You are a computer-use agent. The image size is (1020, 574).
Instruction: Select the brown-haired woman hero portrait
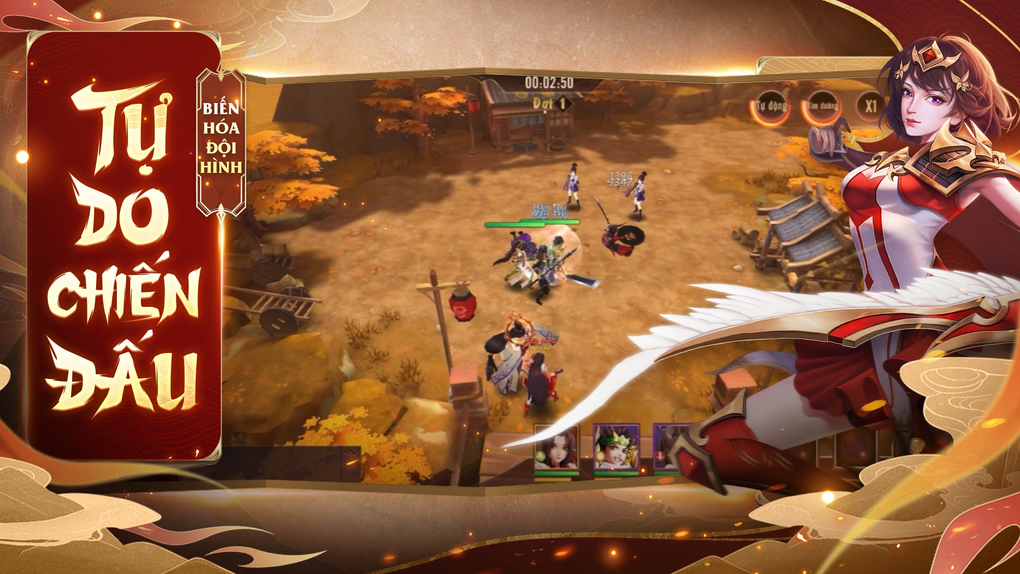point(556,447)
